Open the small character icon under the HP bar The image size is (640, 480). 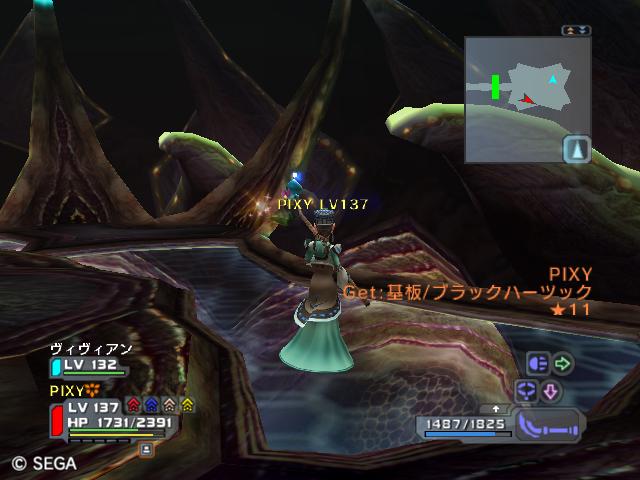[x=146, y=450]
